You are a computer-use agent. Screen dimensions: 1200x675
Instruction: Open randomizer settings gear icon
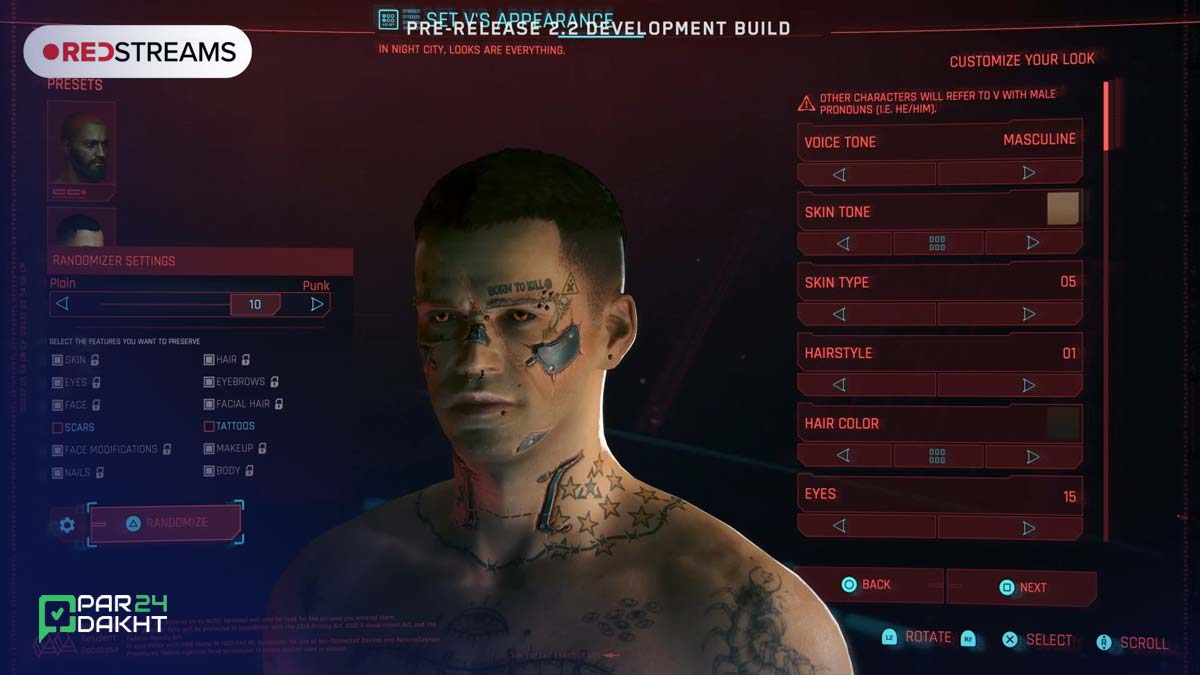67,524
